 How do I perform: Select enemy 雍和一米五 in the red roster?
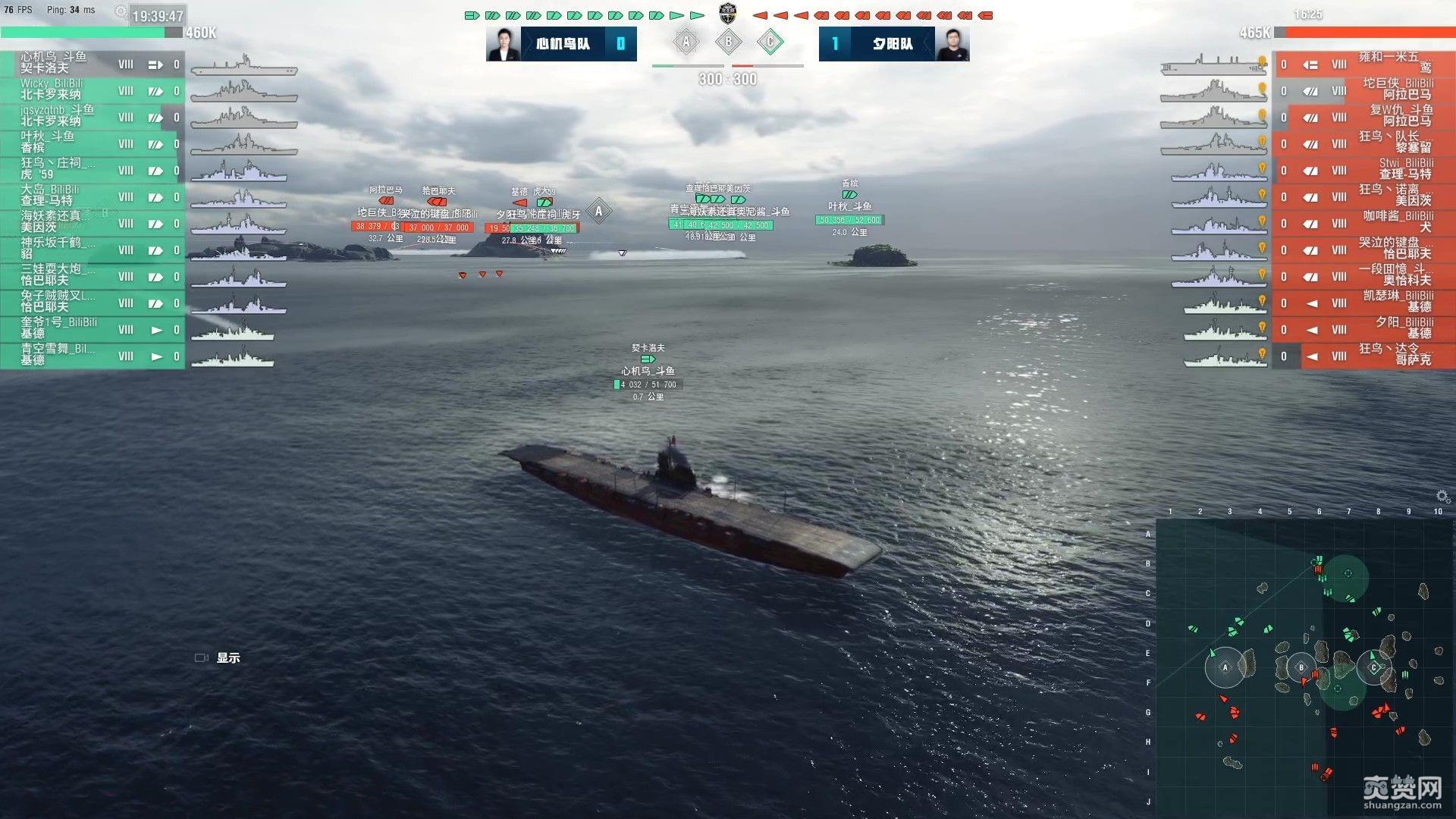(1365, 64)
